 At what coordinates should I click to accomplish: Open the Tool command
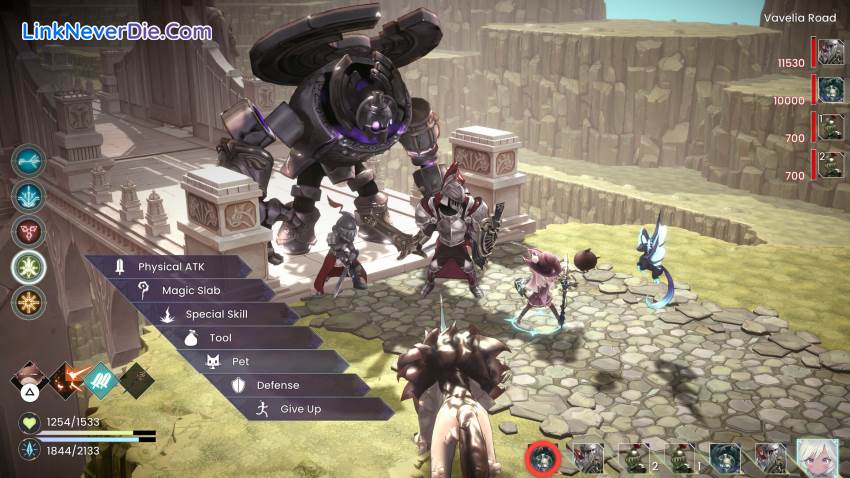(220, 338)
